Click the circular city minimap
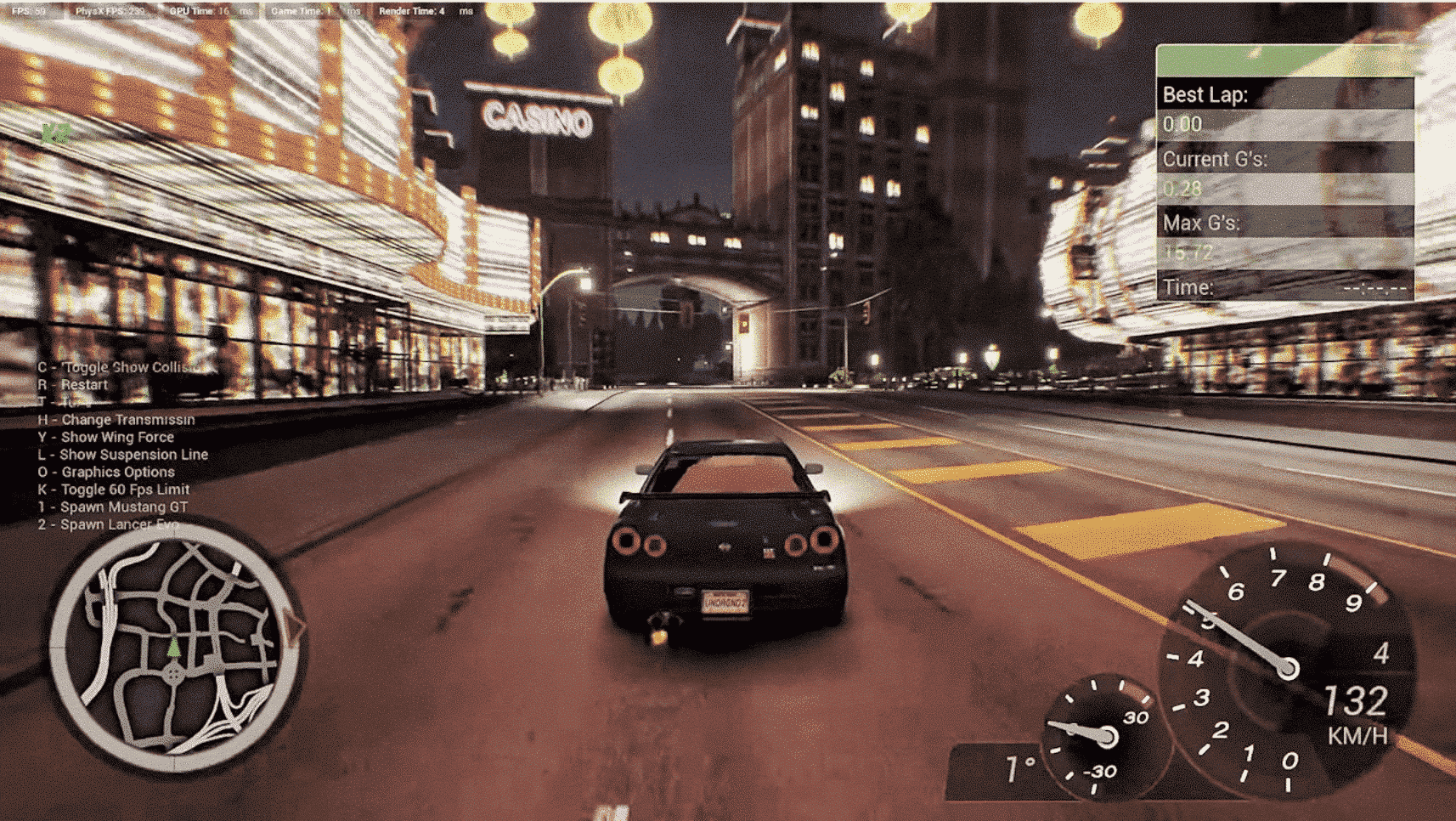1456x821 pixels. click(176, 648)
